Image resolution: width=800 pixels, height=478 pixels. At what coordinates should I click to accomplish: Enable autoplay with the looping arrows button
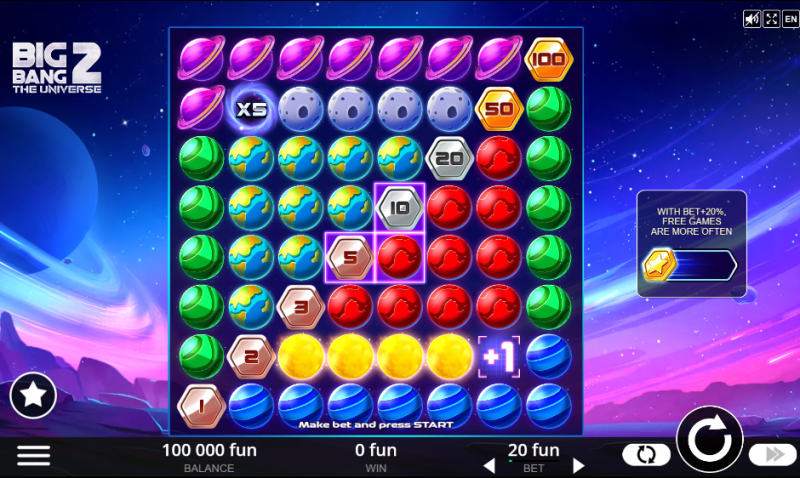(x=646, y=455)
